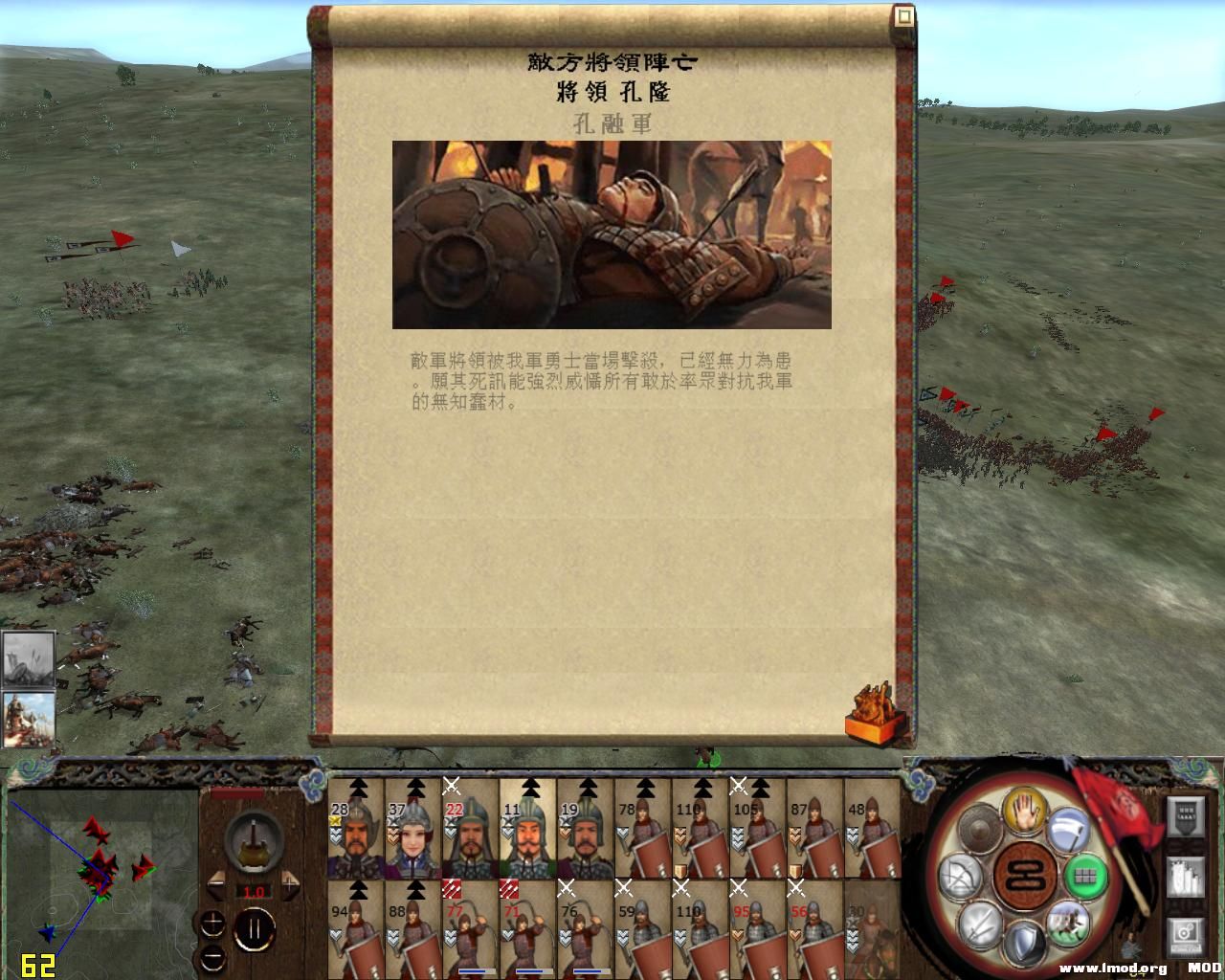Click the 1.0 battle speed display
This screenshot has height=980, width=1225.
coord(254,890)
